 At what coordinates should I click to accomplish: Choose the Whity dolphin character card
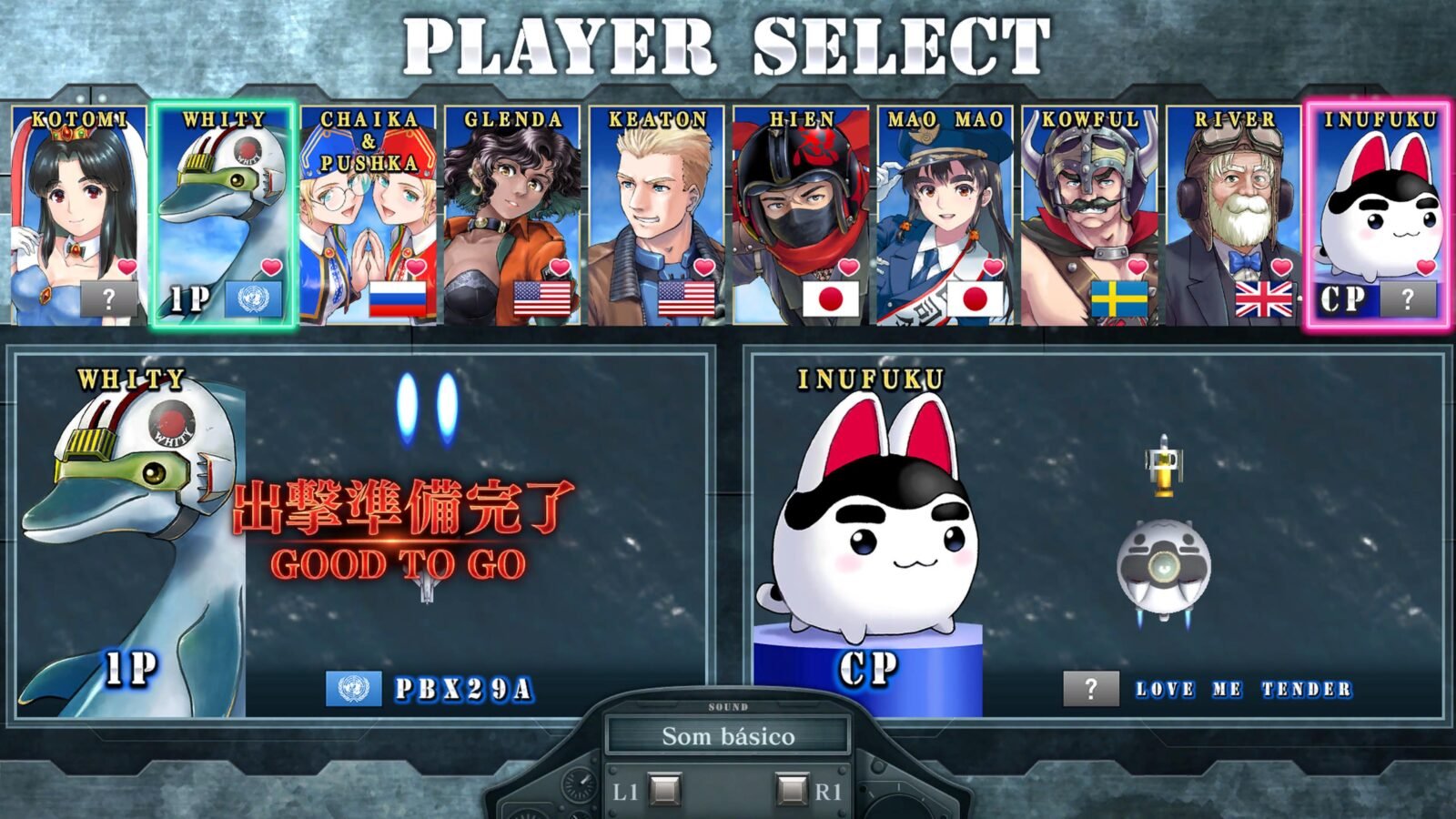224,216
